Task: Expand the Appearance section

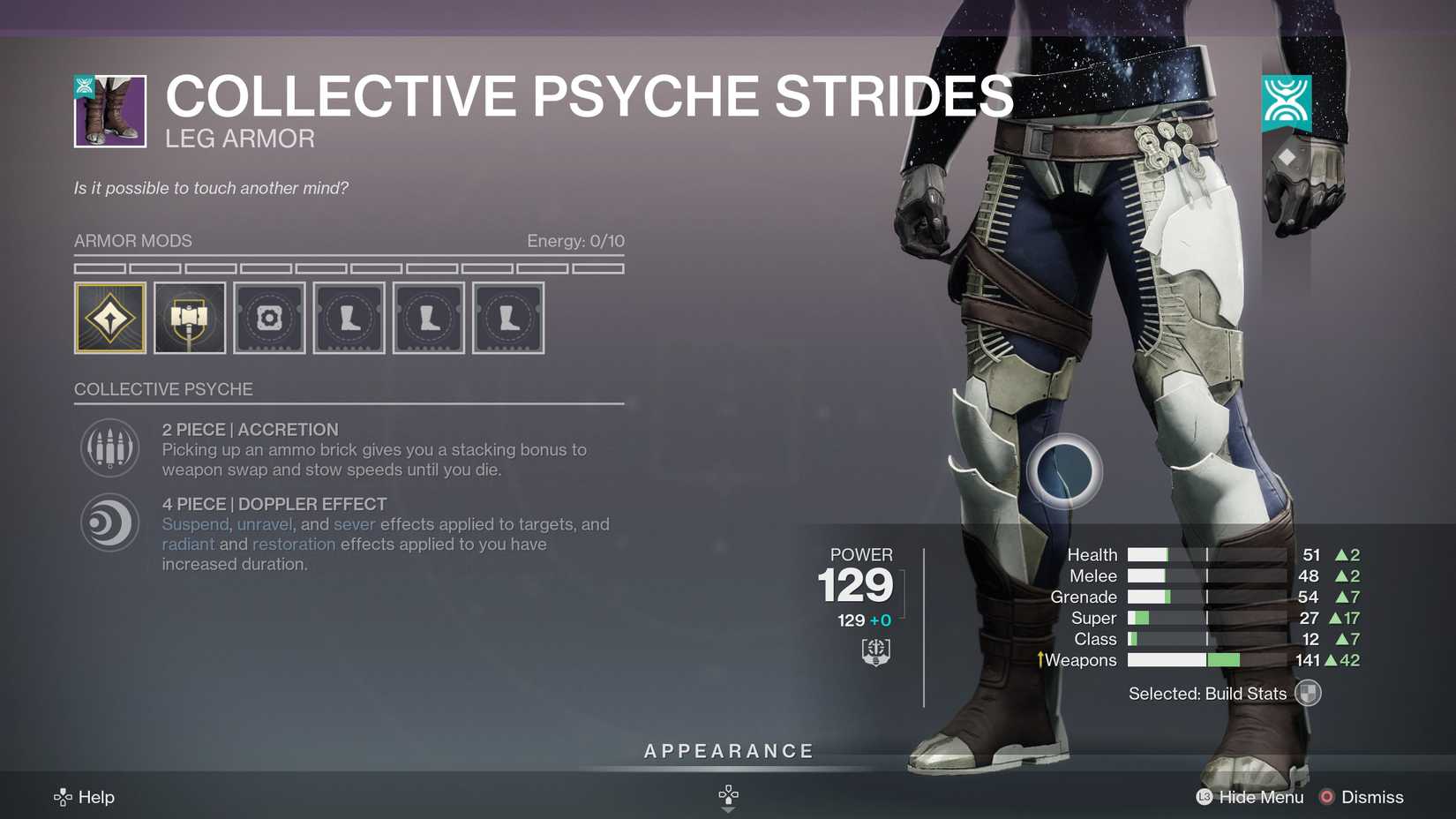Action: [x=728, y=751]
